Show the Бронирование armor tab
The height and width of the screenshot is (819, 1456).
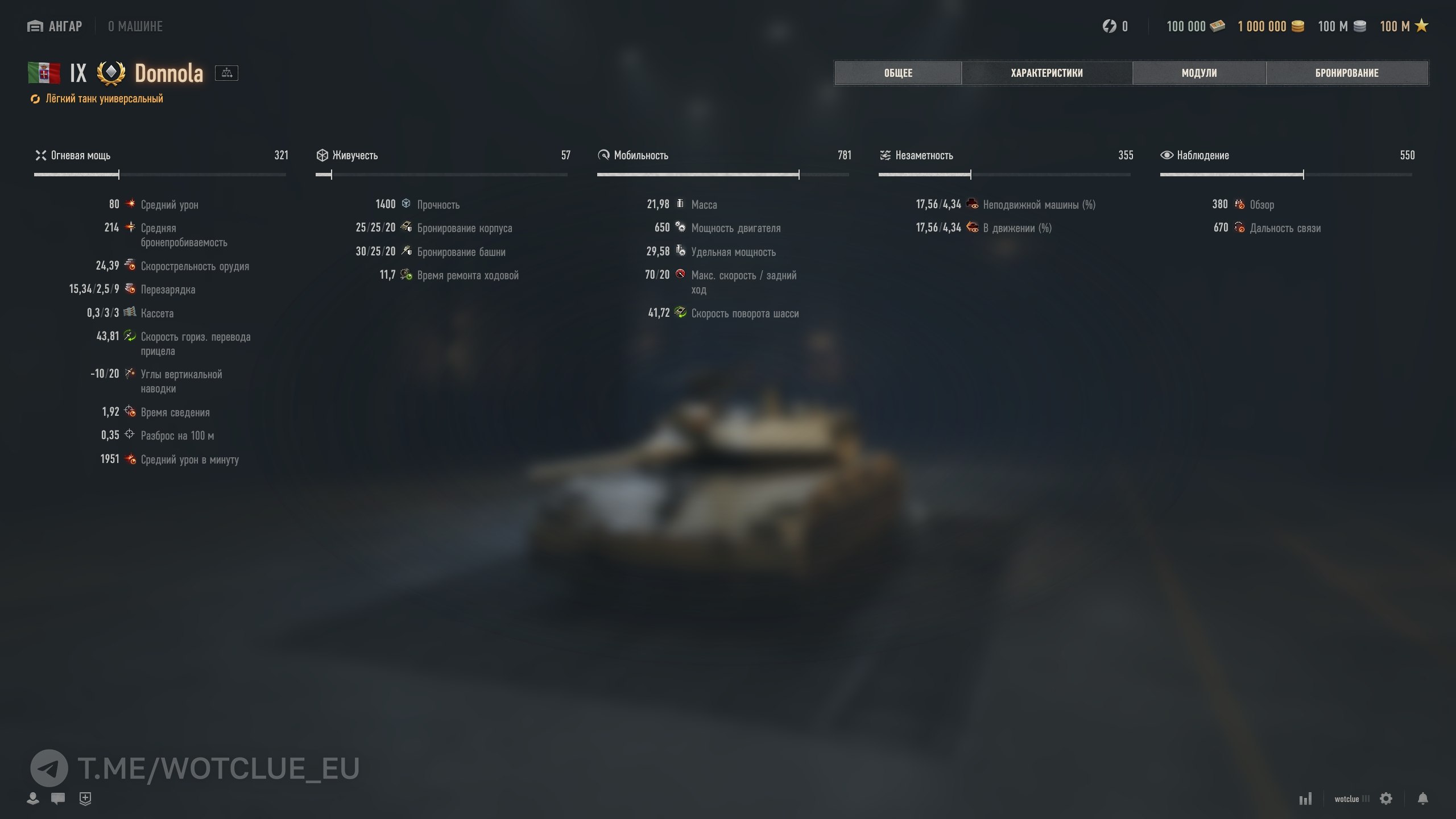click(x=1346, y=73)
